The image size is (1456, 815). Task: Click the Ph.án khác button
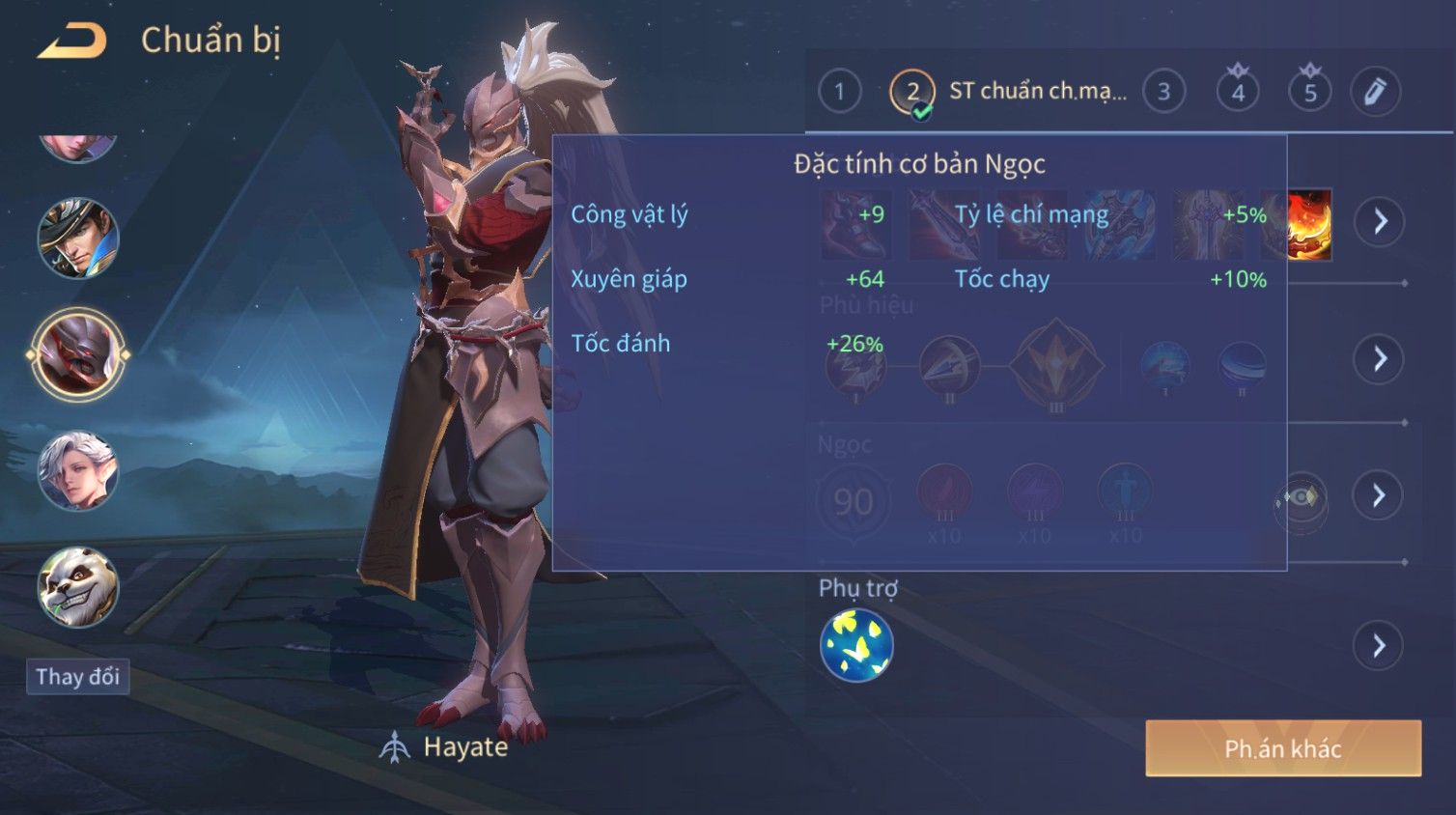[x=1283, y=748]
